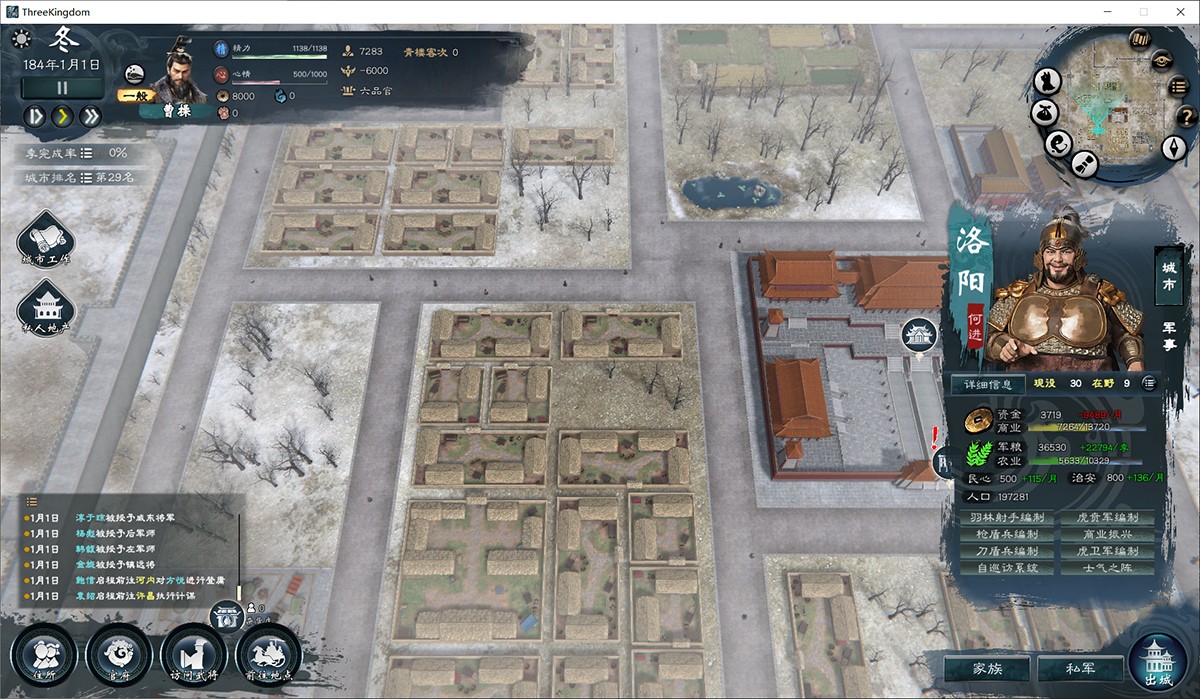Image resolution: width=1200 pixels, height=699 pixels.
Task: Pause the game with the pause bar
Action: (x=62, y=87)
